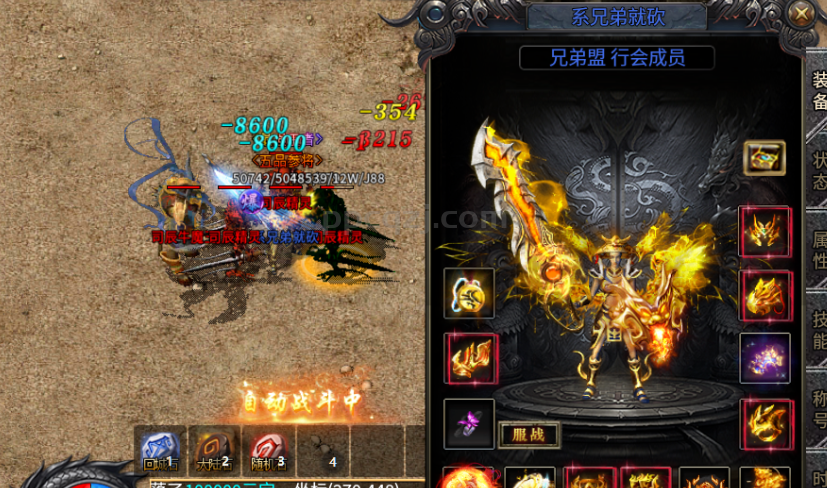827x488 pixels.
Task: Open the 称号 titles tab
Action: click(818, 410)
